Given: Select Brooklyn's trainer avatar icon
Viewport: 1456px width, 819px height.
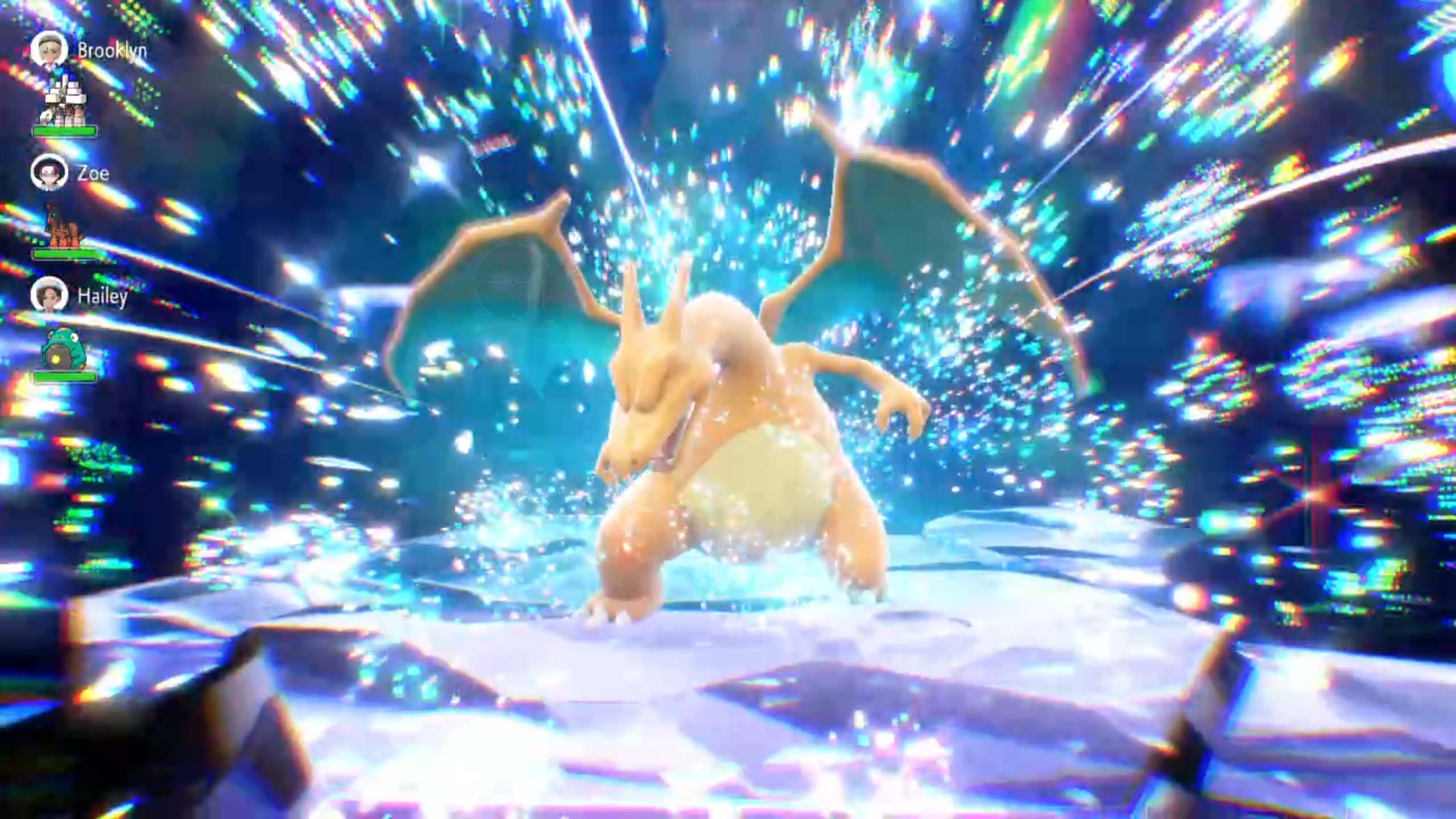Looking at the screenshot, I should [50, 50].
